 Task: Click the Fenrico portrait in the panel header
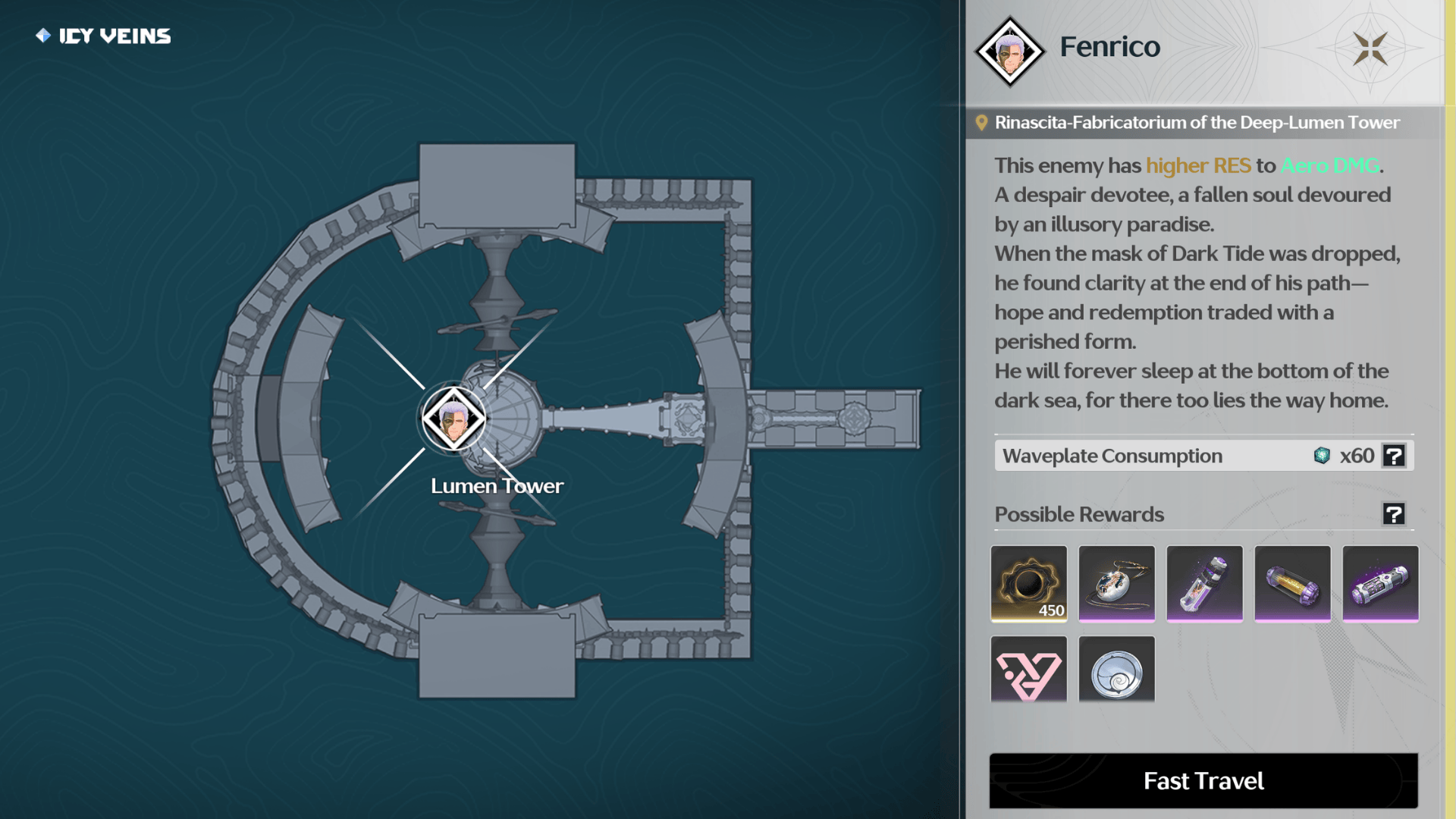1009,51
